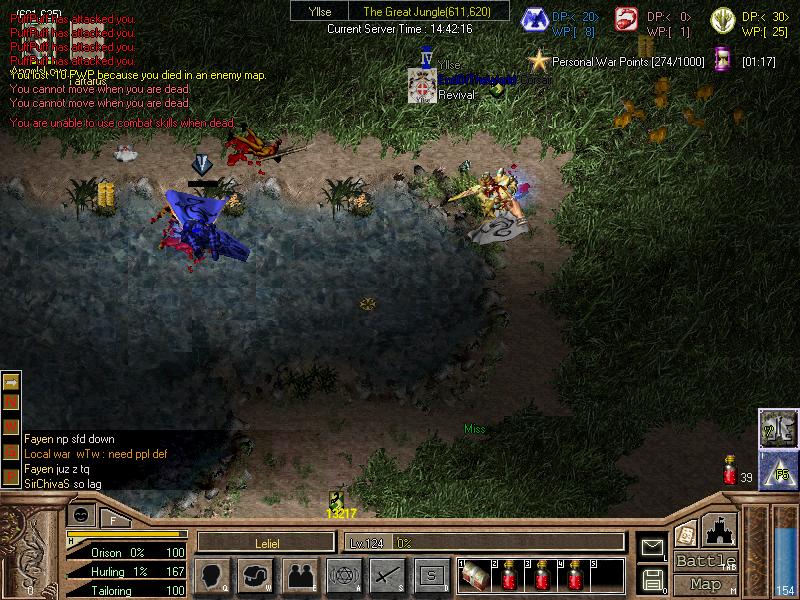Click the S button on the bar
The width and height of the screenshot is (800, 600).
pyautogui.click(x=431, y=576)
